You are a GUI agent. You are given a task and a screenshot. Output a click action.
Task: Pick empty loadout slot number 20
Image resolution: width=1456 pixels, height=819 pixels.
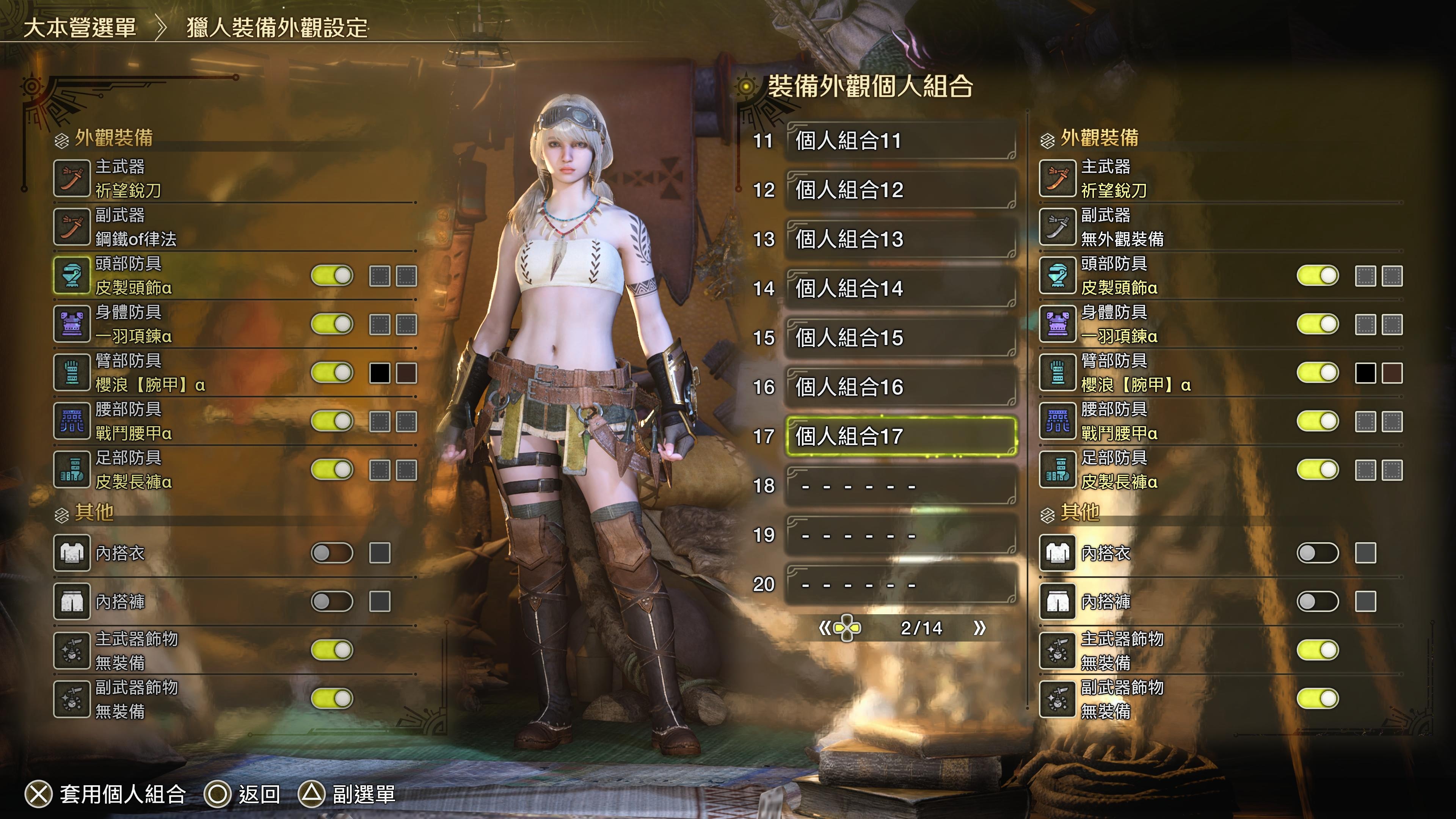pos(901,584)
